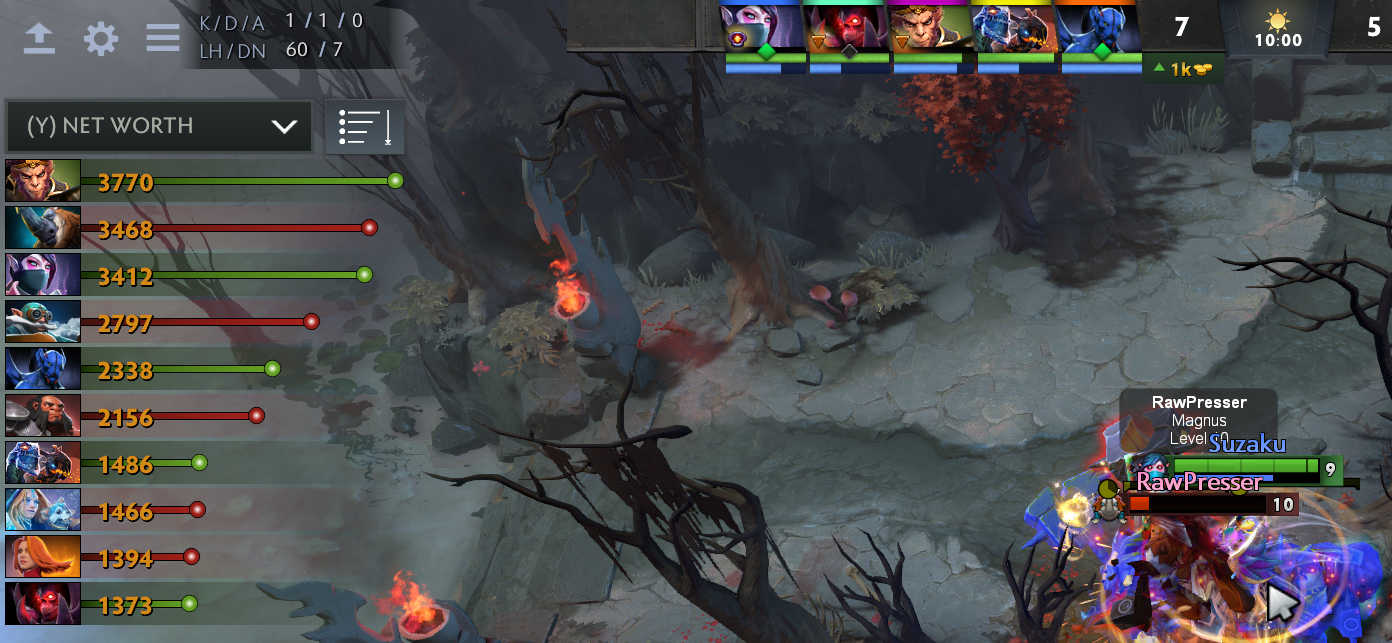Click the 1k gold advantage indicator
This screenshot has width=1392, height=643.
point(1181,69)
